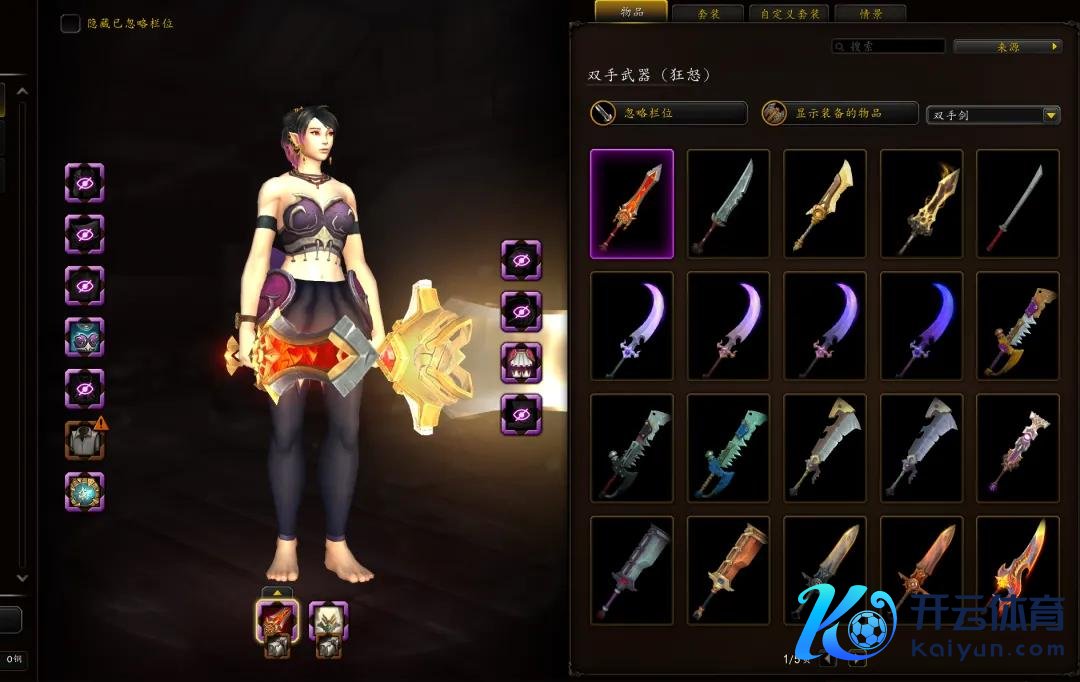Click the shirt slot with warning badge
The image size is (1080, 682).
(x=85, y=439)
